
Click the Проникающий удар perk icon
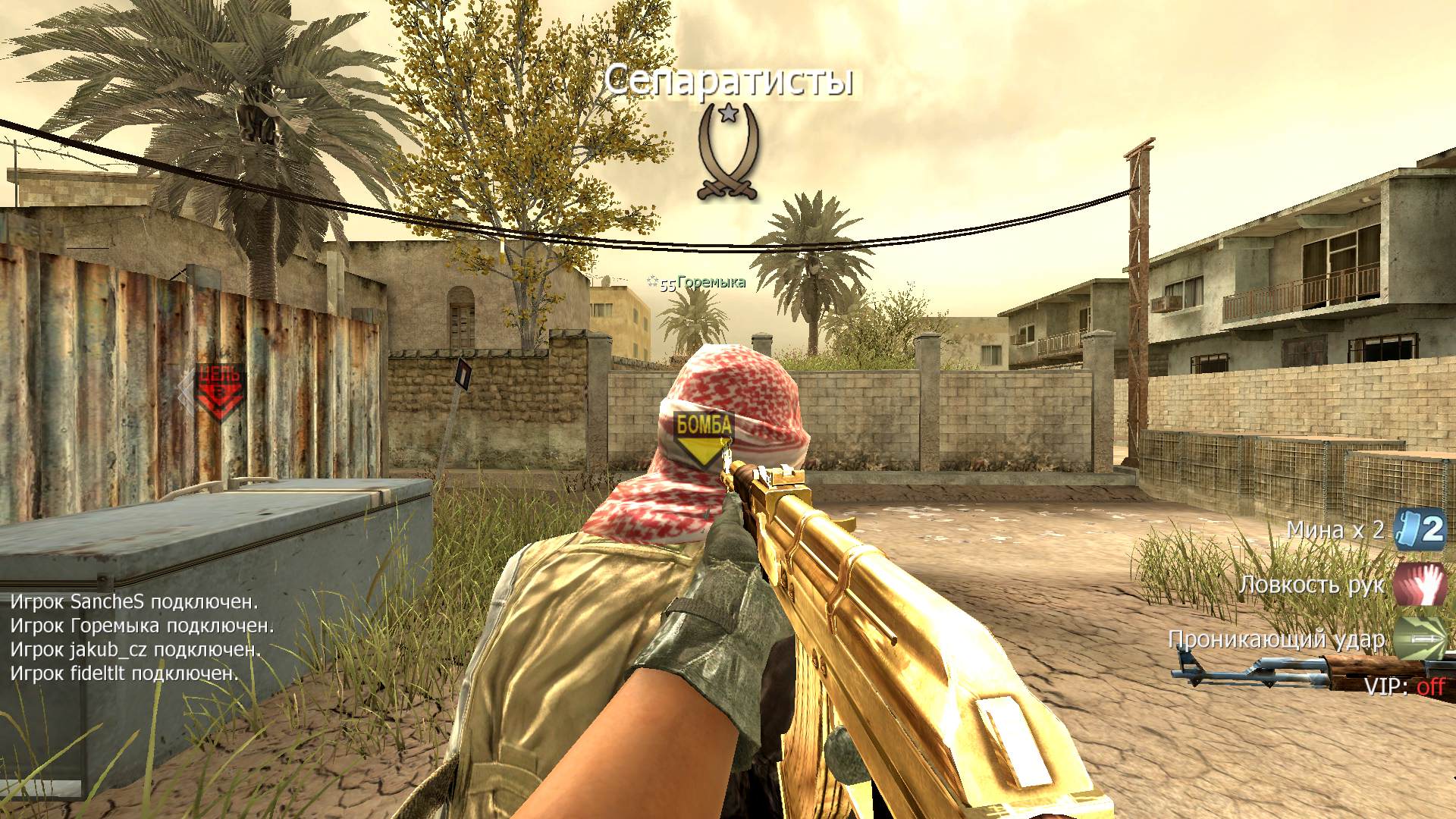point(1420,639)
